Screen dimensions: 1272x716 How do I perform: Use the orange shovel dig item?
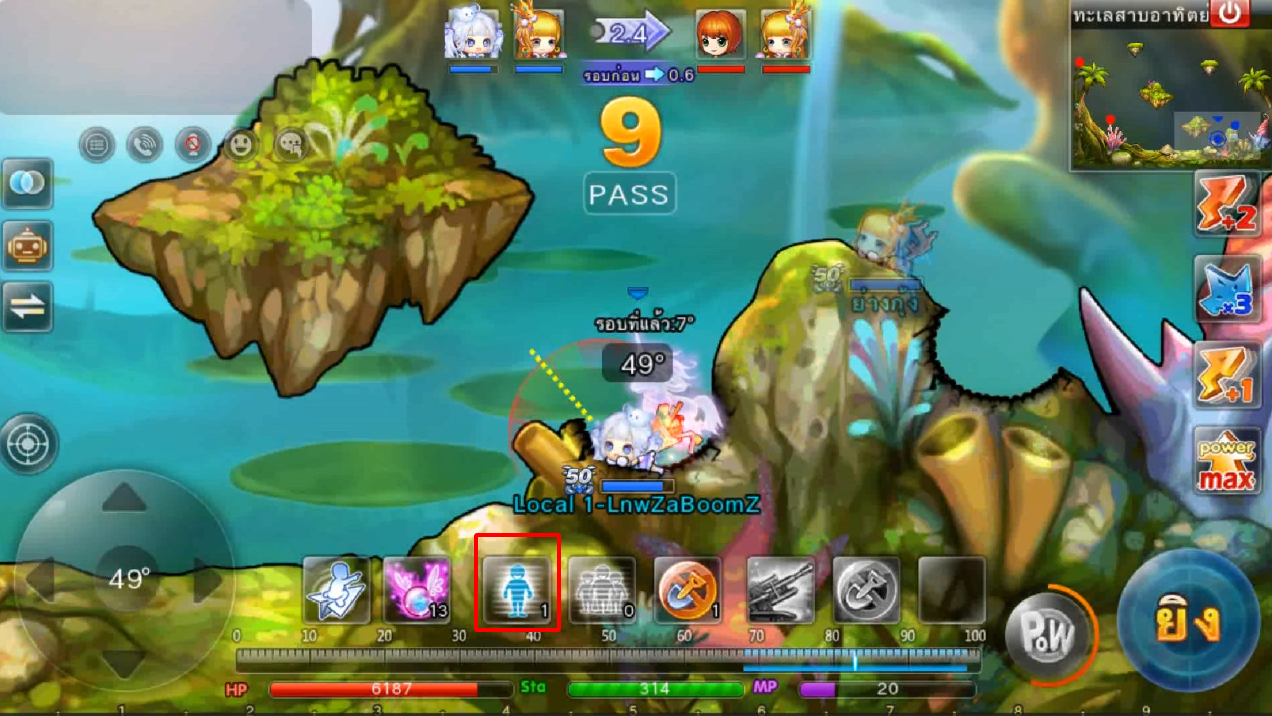click(687, 590)
